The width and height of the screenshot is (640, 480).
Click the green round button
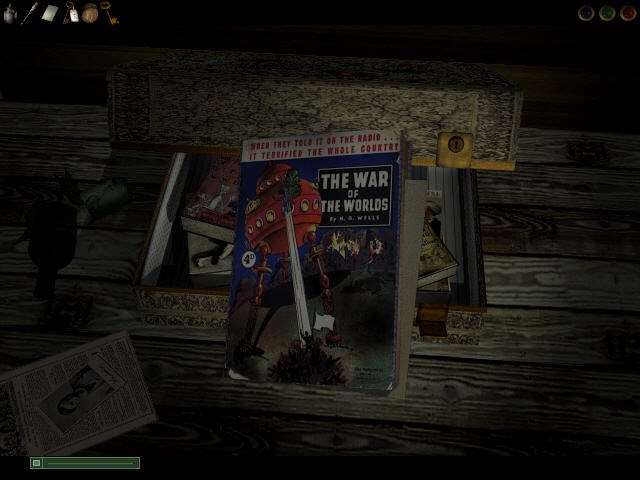coord(607,13)
